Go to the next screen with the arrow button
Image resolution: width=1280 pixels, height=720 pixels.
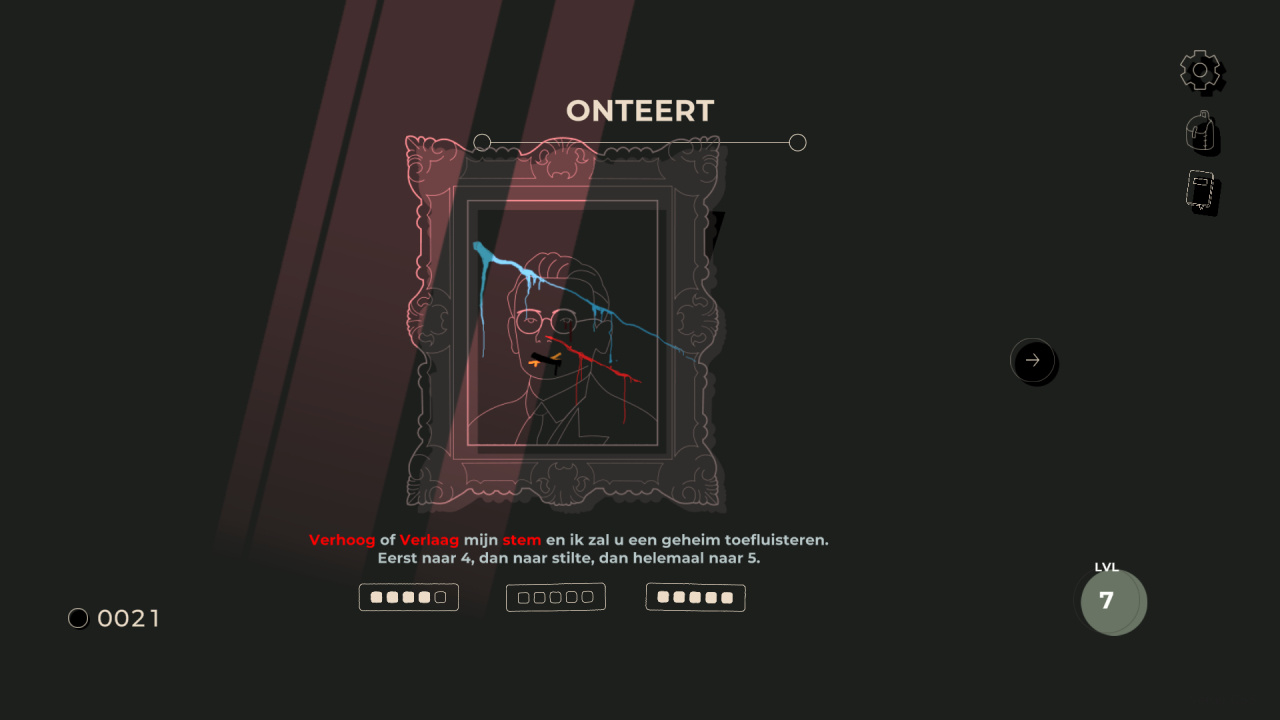point(1033,360)
